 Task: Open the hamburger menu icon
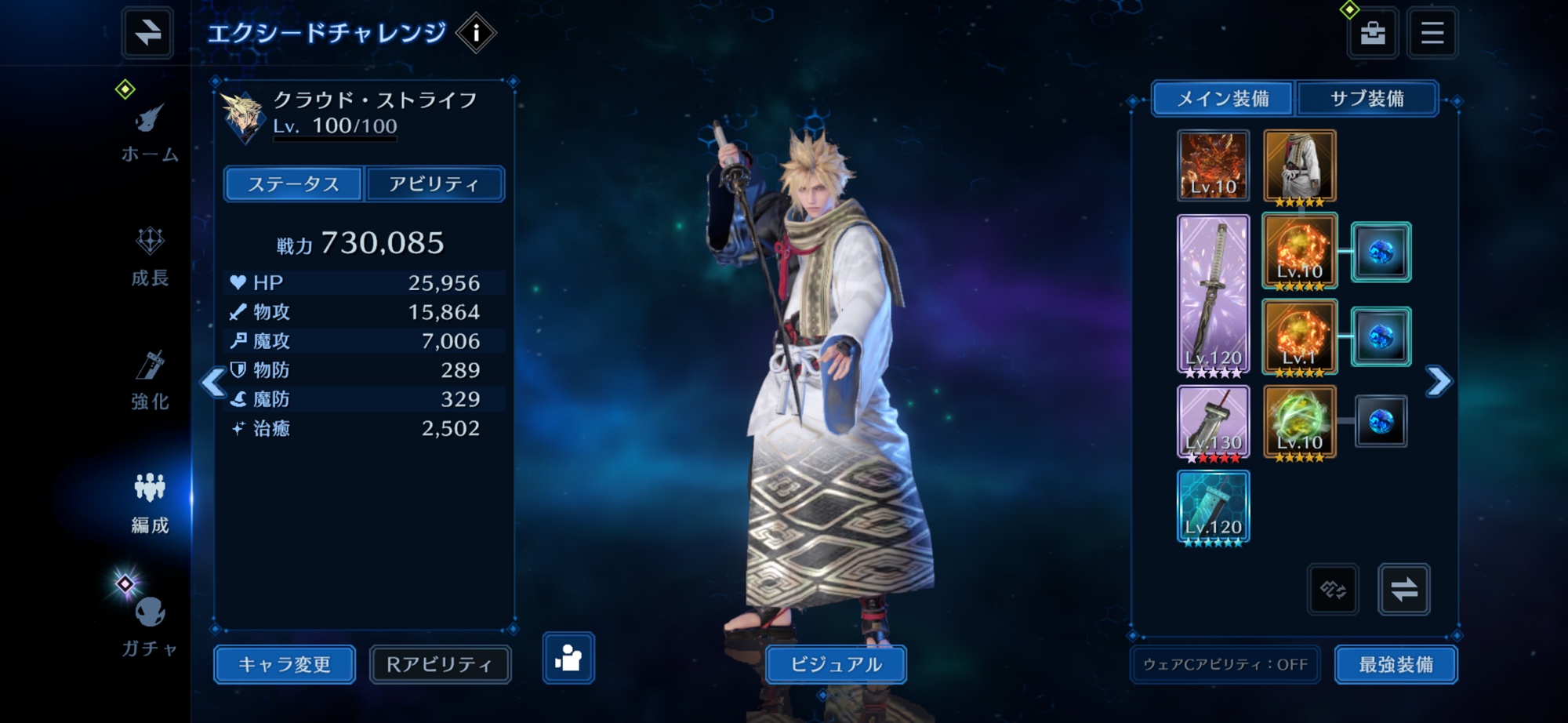pyautogui.click(x=1432, y=33)
